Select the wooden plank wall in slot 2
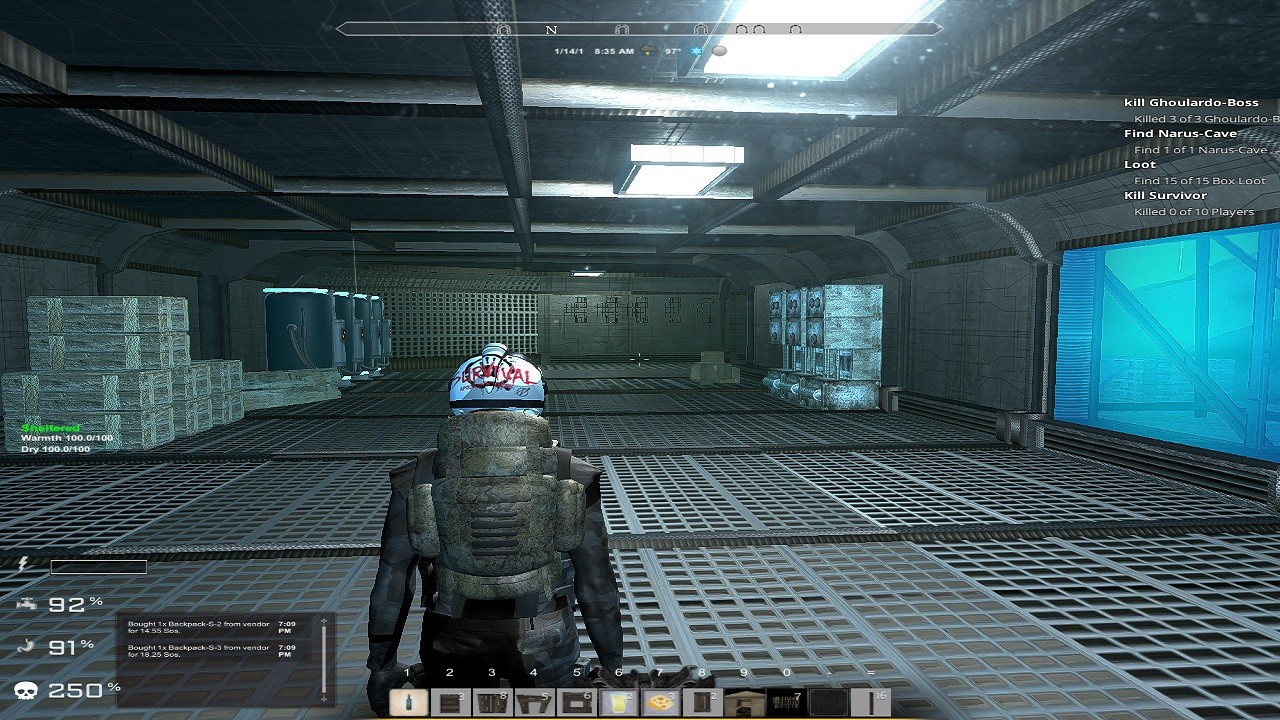The height and width of the screenshot is (720, 1280). point(449,702)
